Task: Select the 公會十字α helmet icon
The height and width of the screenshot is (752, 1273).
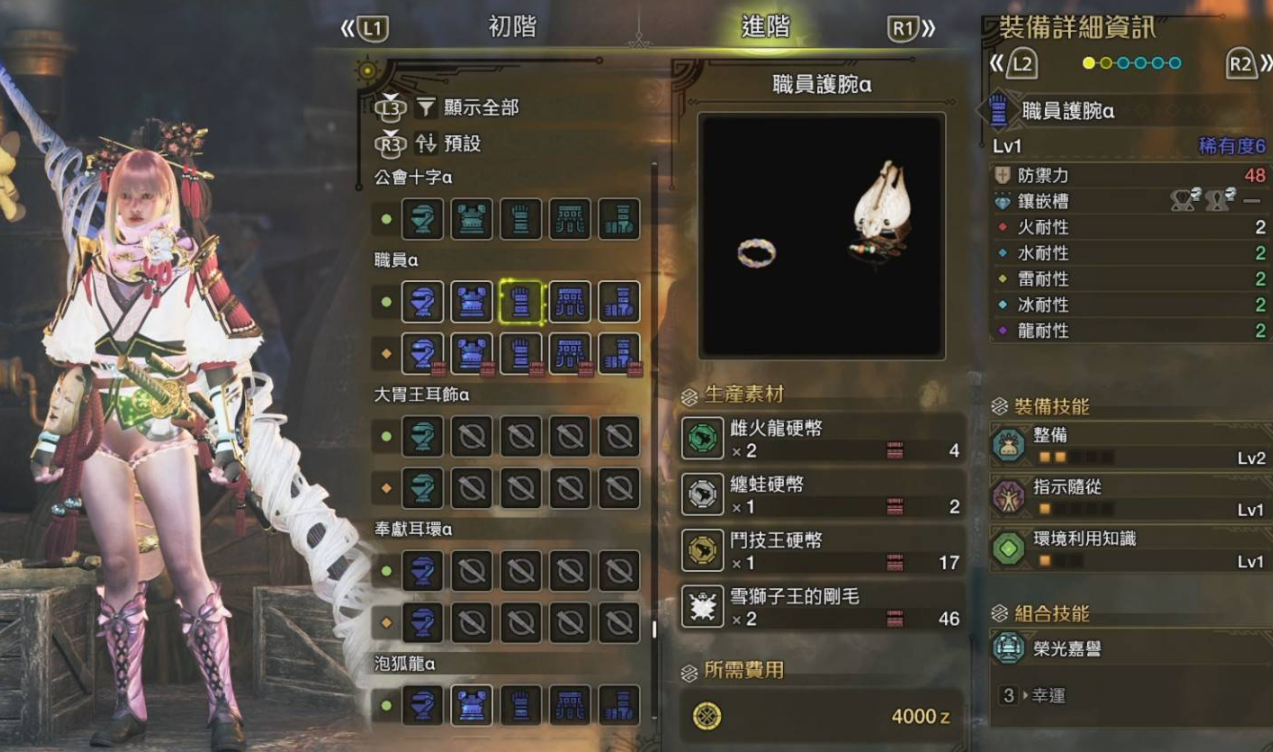Action: pyautogui.click(x=422, y=219)
